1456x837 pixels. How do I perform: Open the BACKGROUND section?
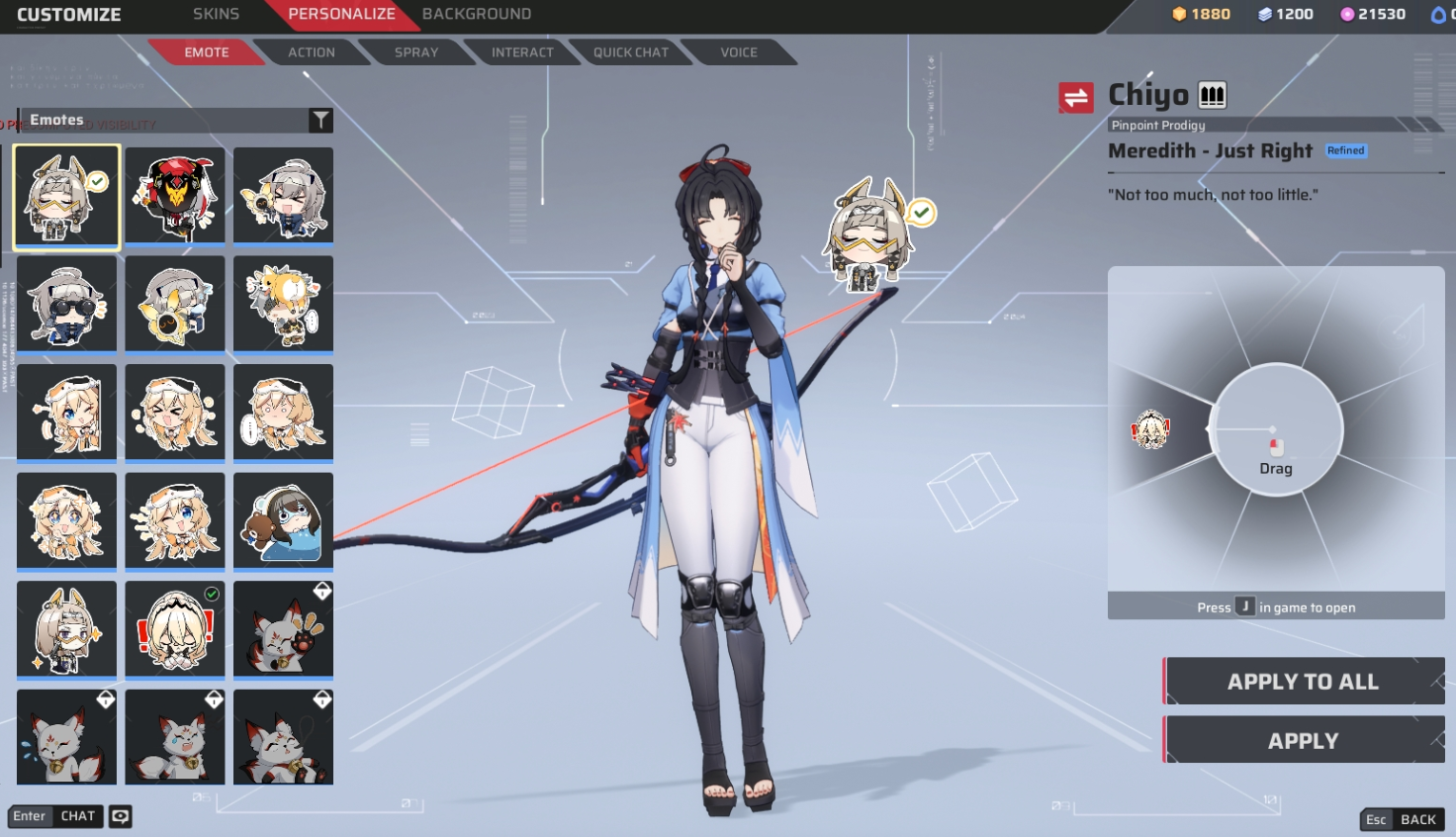click(478, 14)
